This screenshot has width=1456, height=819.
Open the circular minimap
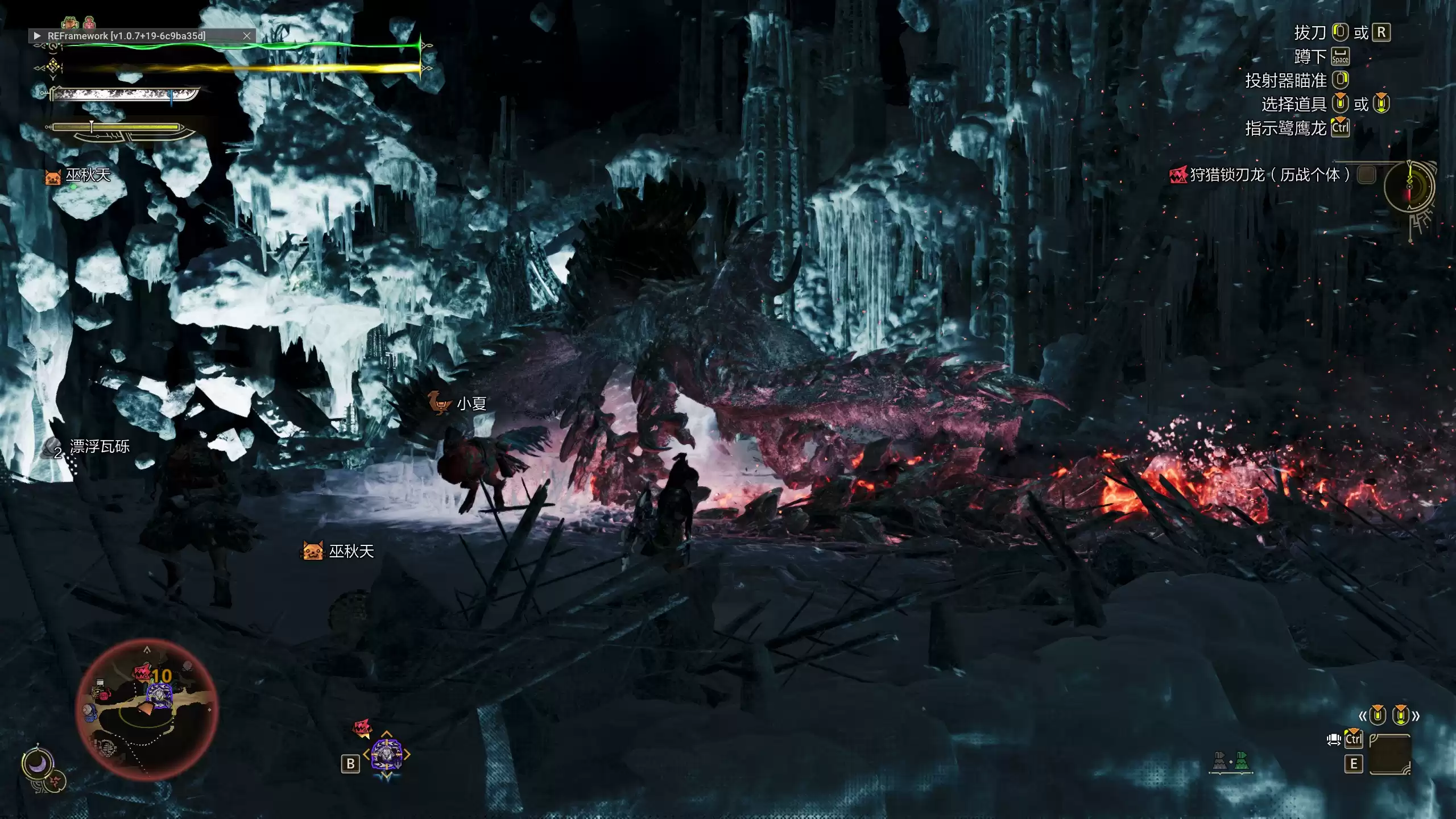point(147,709)
